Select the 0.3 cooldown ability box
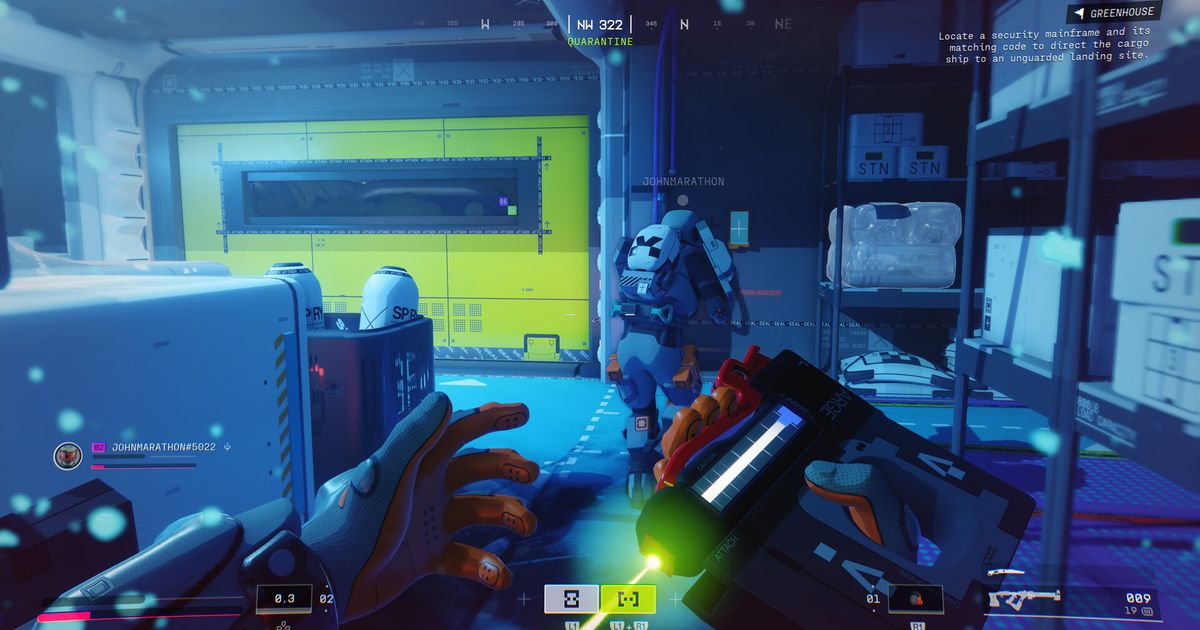This screenshot has height=630, width=1200. 283,599
